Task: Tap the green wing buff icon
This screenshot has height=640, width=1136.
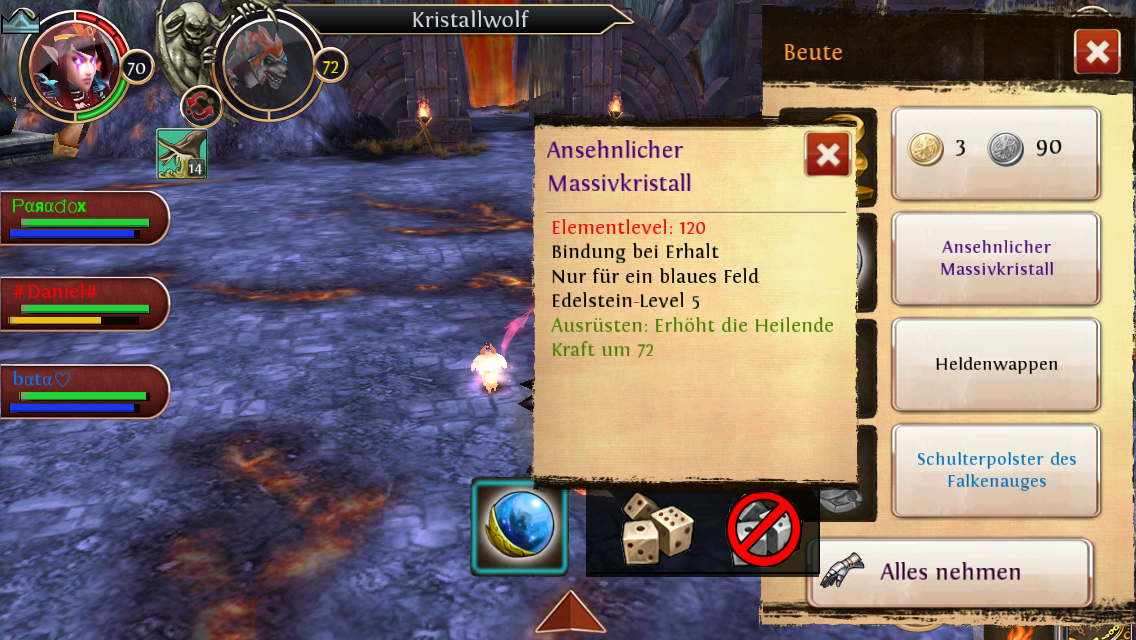Action: tap(182, 154)
